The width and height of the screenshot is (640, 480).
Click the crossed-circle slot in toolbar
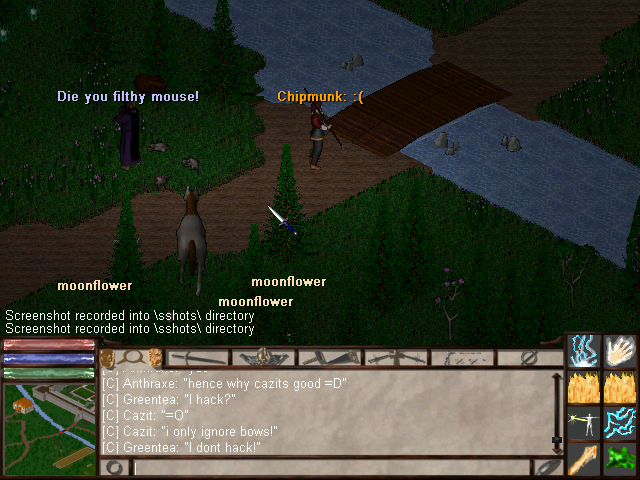pyautogui.click(x=527, y=357)
